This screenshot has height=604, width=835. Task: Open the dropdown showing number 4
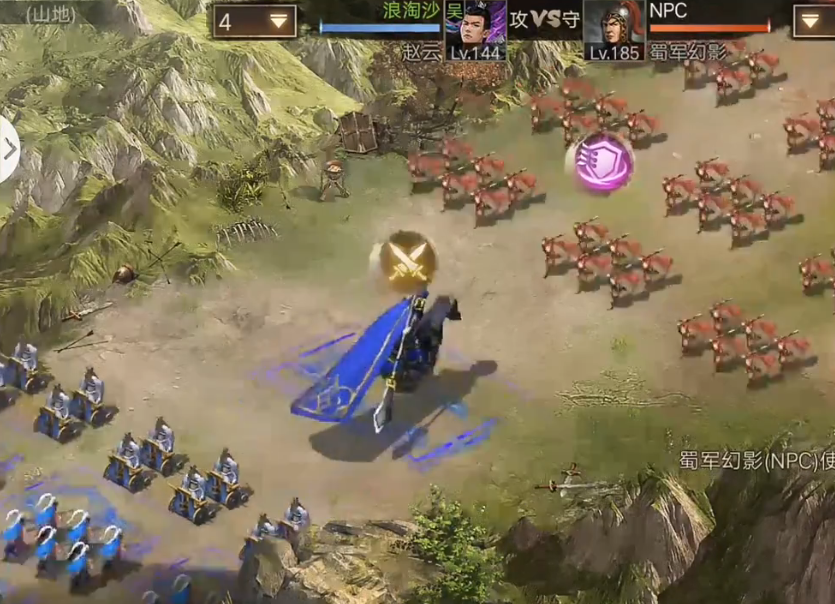click(x=254, y=21)
